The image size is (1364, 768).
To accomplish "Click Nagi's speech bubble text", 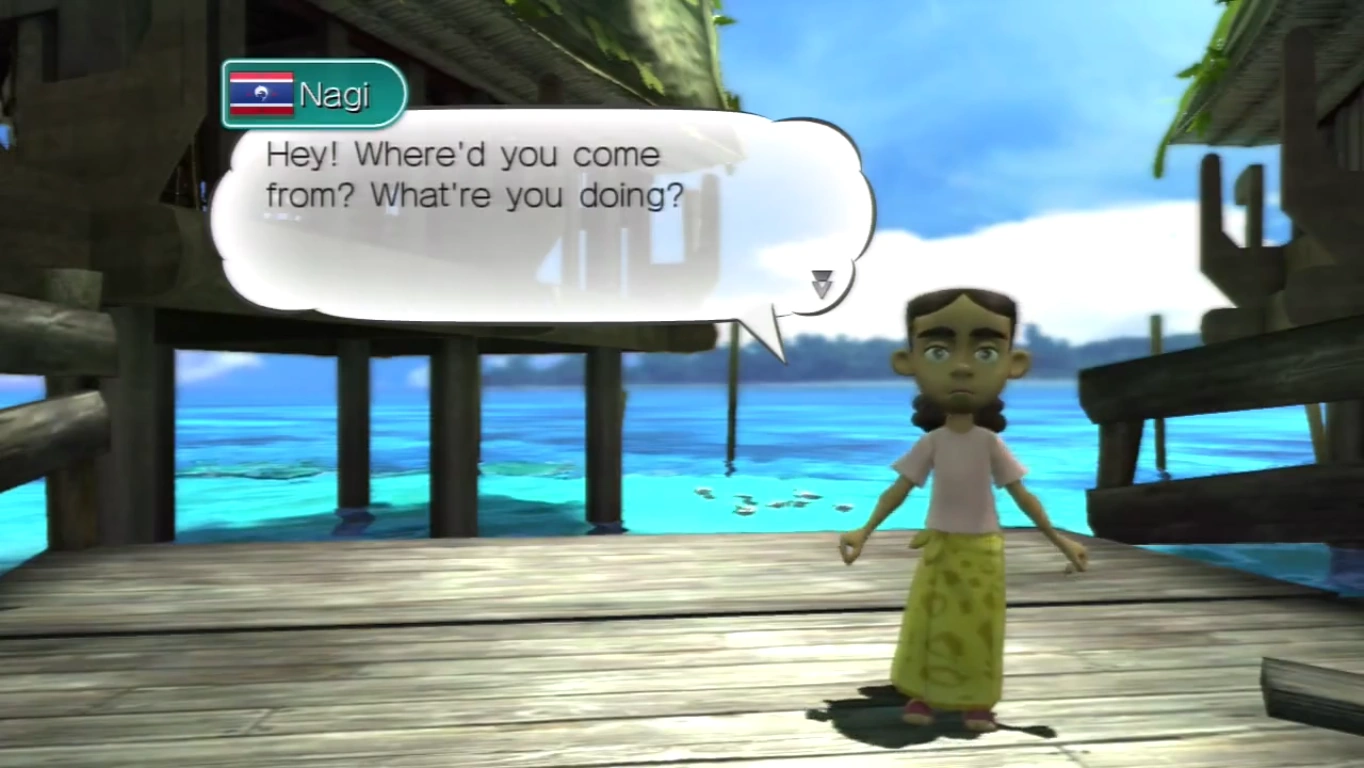I will [474, 176].
